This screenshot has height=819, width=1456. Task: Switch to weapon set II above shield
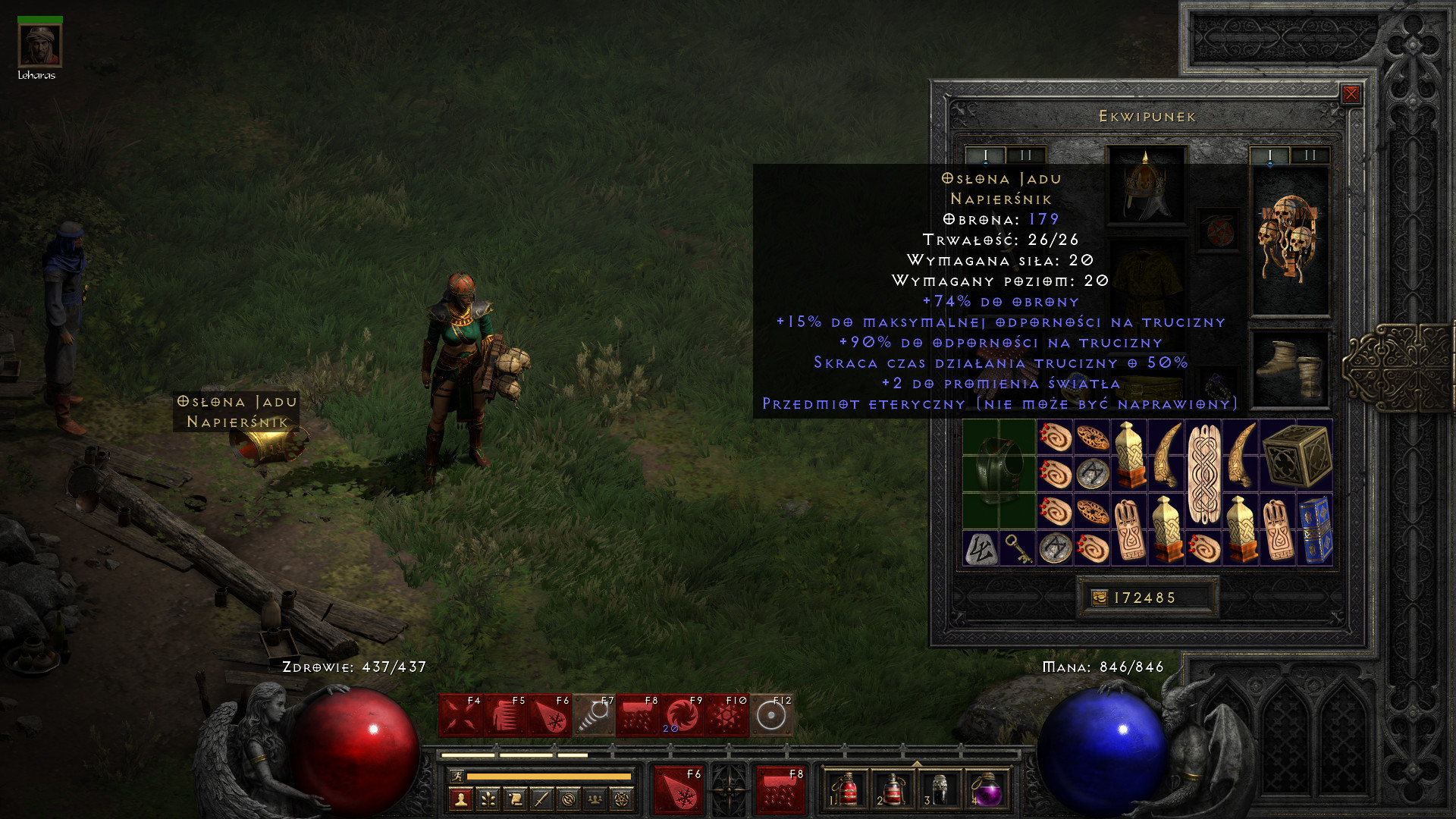coord(1310,155)
